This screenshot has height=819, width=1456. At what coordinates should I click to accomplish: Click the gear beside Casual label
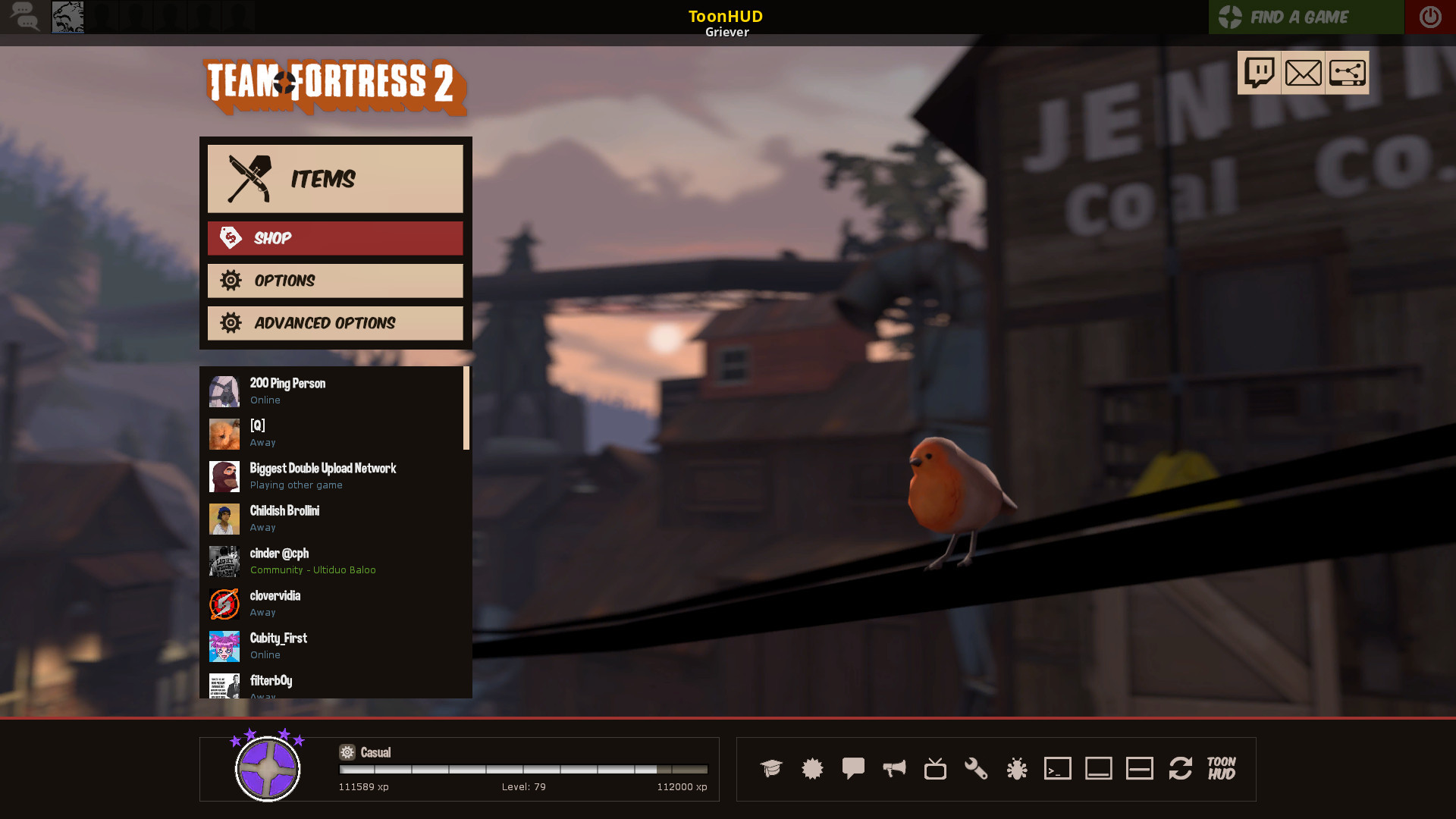(347, 752)
